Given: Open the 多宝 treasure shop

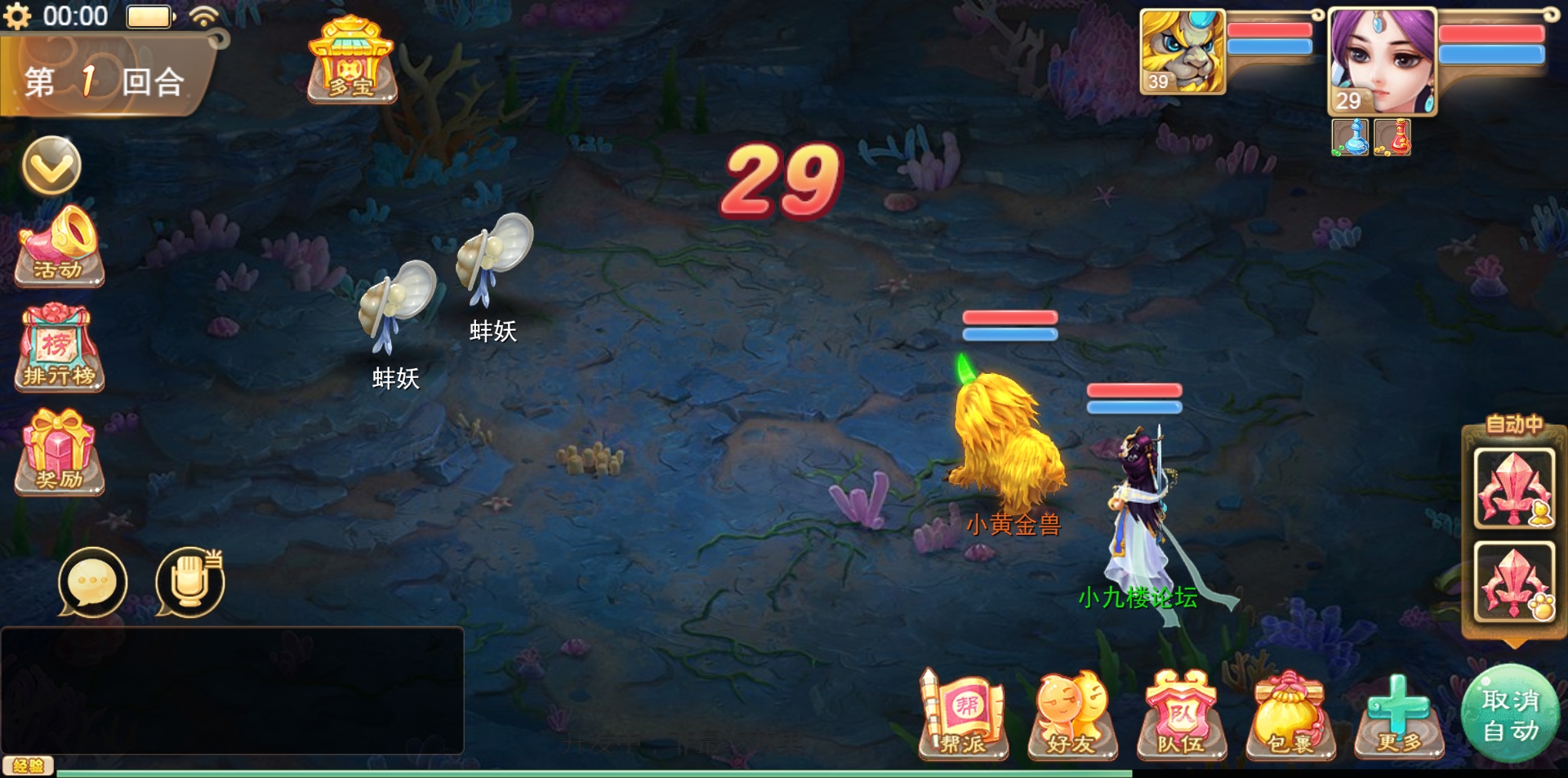Looking at the screenshot, I should coord(351,61).
